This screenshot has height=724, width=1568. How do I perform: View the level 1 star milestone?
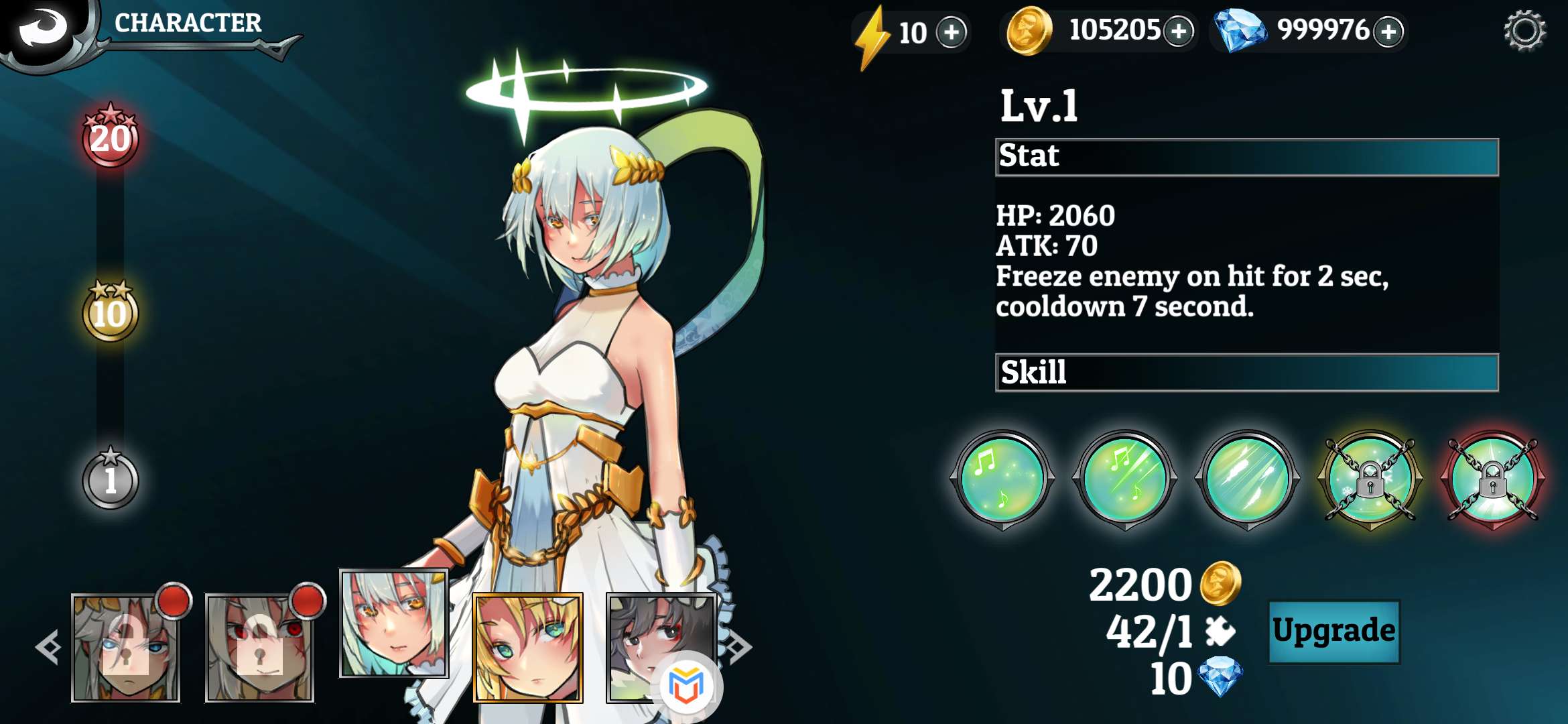[x=111, y=479]
